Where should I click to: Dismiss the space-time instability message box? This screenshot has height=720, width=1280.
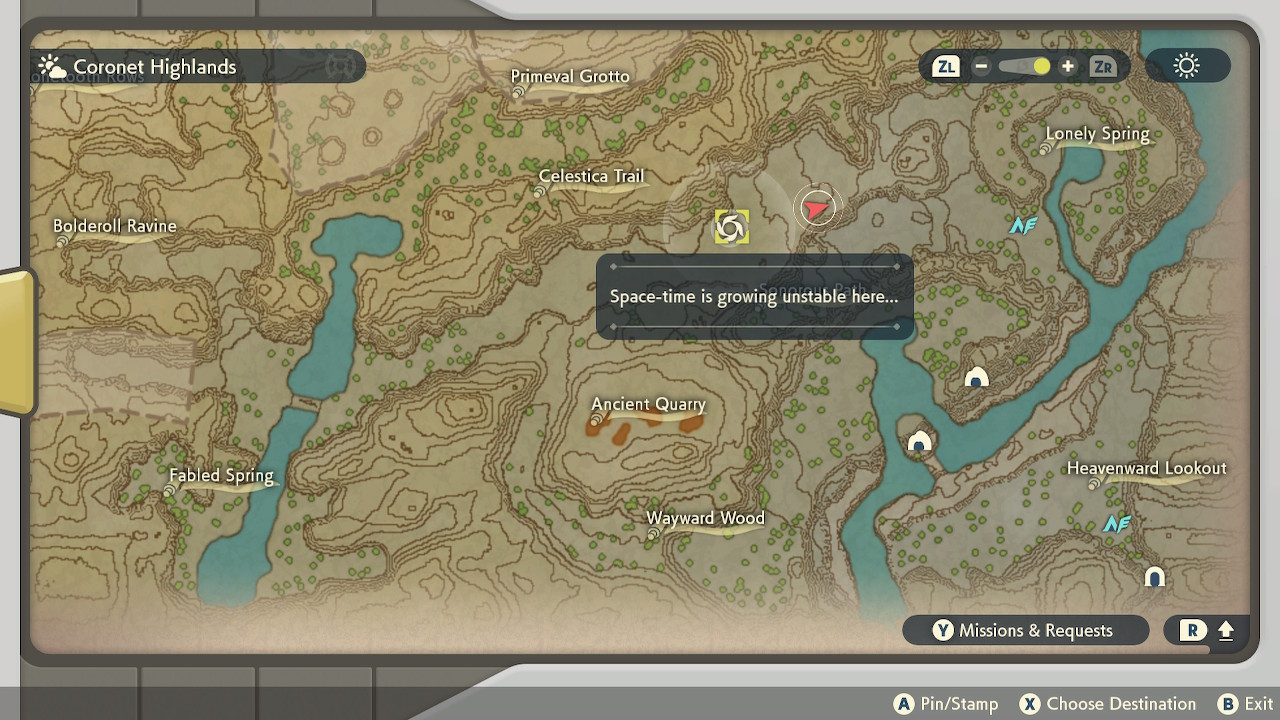755,296
